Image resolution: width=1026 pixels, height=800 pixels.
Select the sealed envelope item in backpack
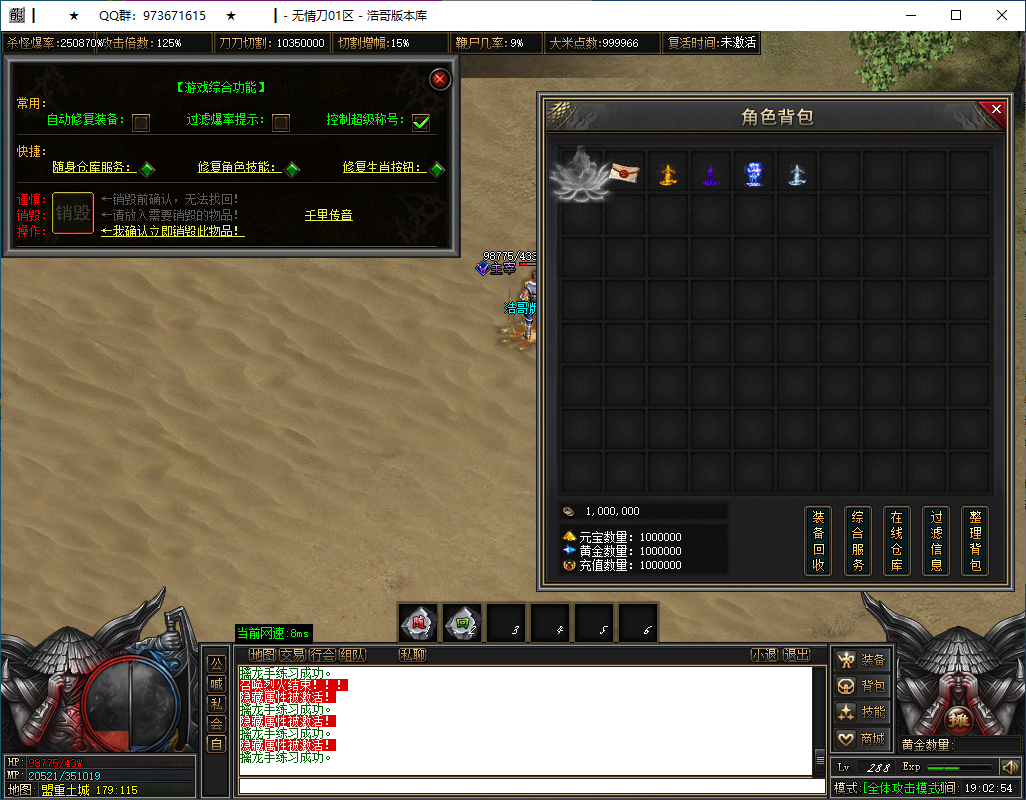click(x=625, y=173)
